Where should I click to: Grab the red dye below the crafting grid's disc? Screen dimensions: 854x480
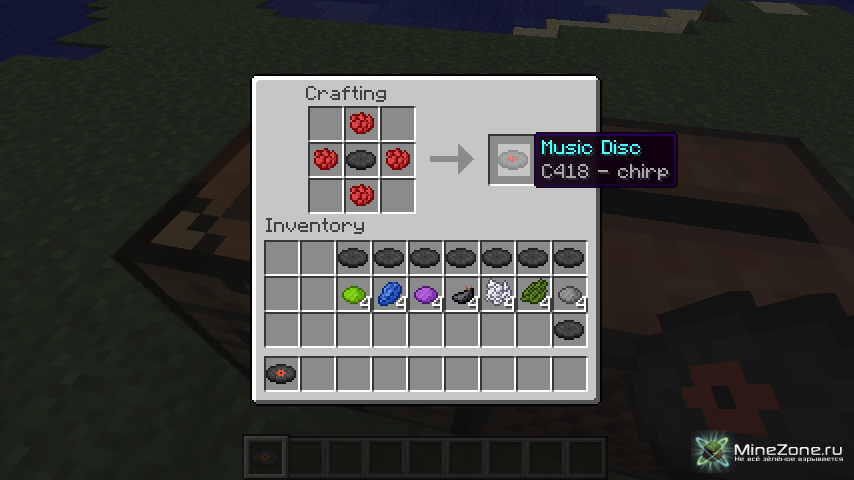click(x=361, y=194)
